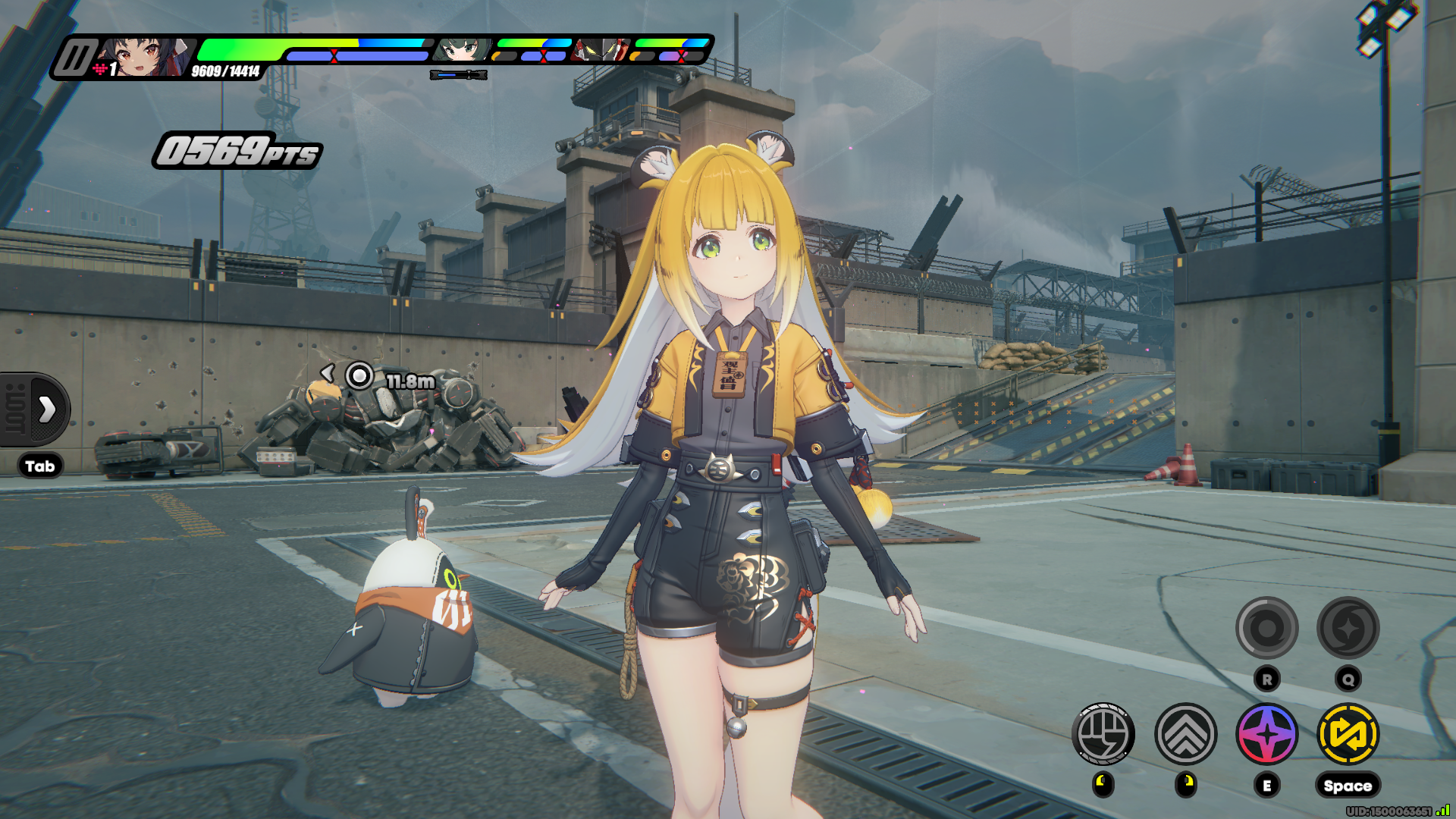
Task: Select the greyed-out four-point star skill icon
Action: pos(1348,628)
